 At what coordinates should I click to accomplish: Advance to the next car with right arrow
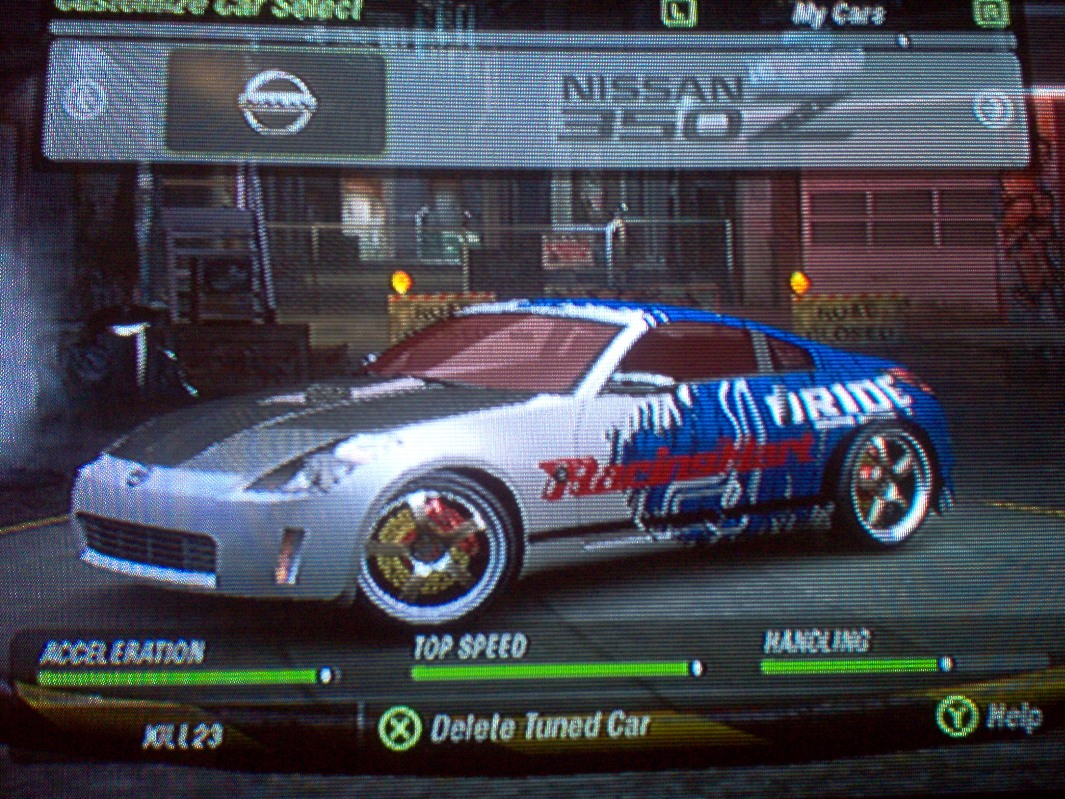pyautogui.click(x=993, y=110)
